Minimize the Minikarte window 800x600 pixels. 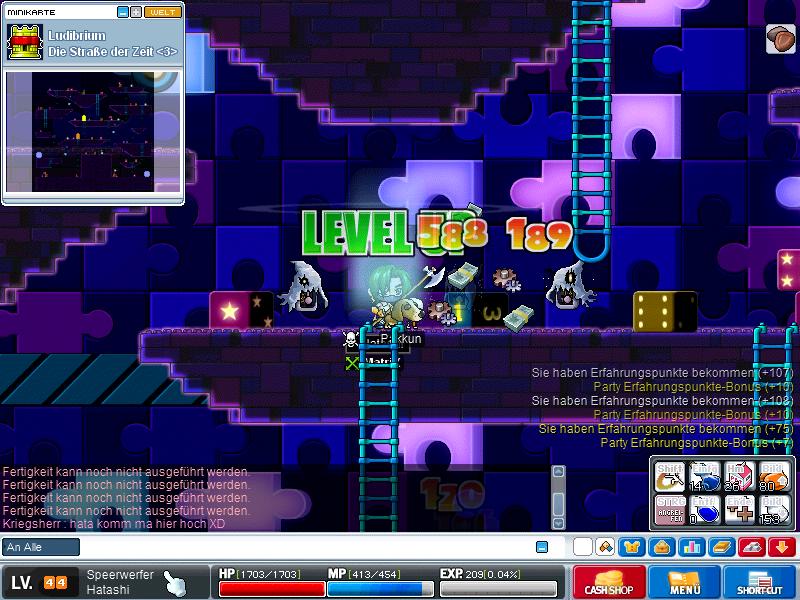click(122, 12)
